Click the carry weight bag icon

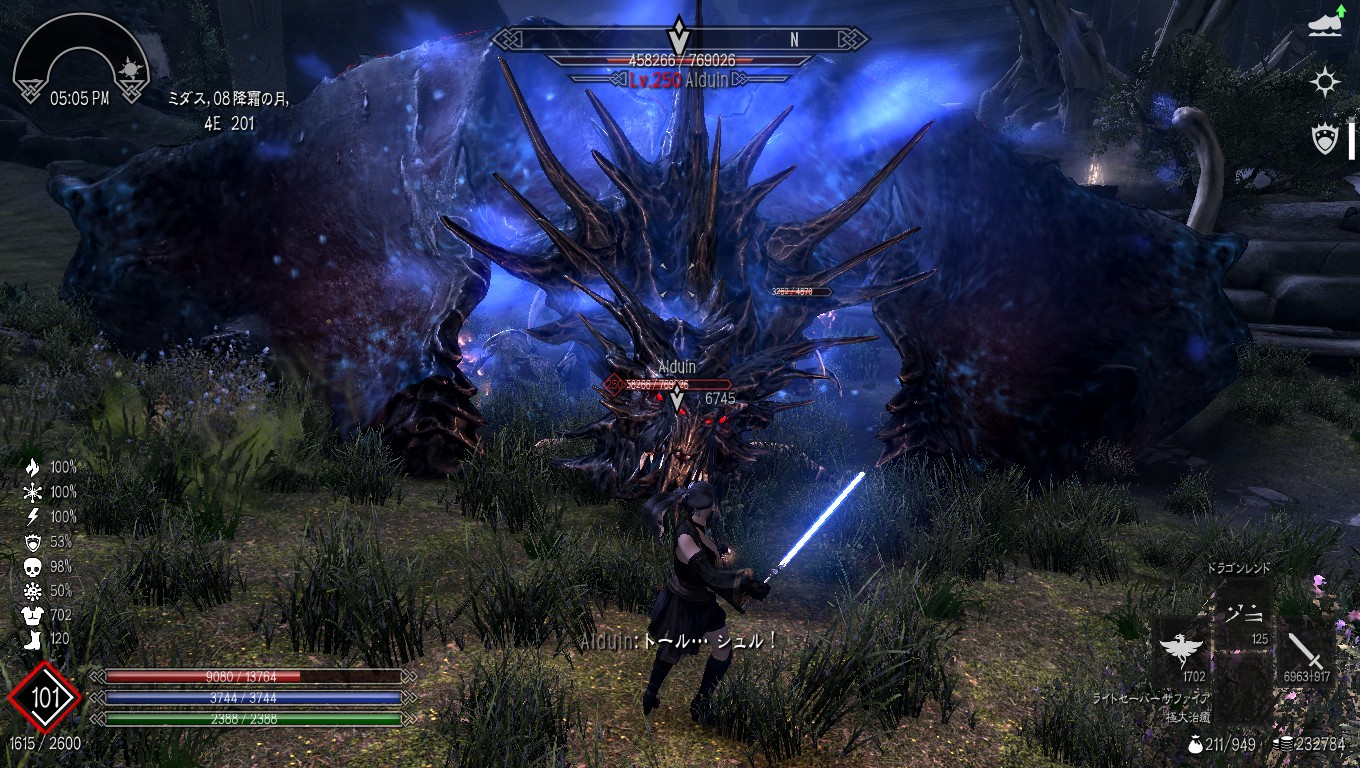coord(1195,744)
